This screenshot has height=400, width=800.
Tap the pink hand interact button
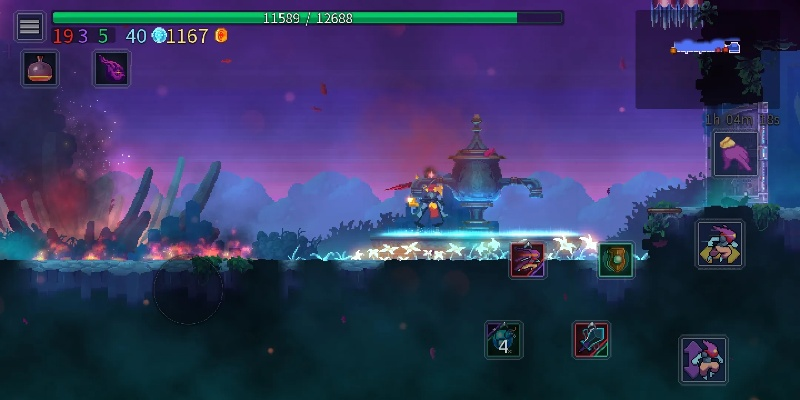pos(735,154)
